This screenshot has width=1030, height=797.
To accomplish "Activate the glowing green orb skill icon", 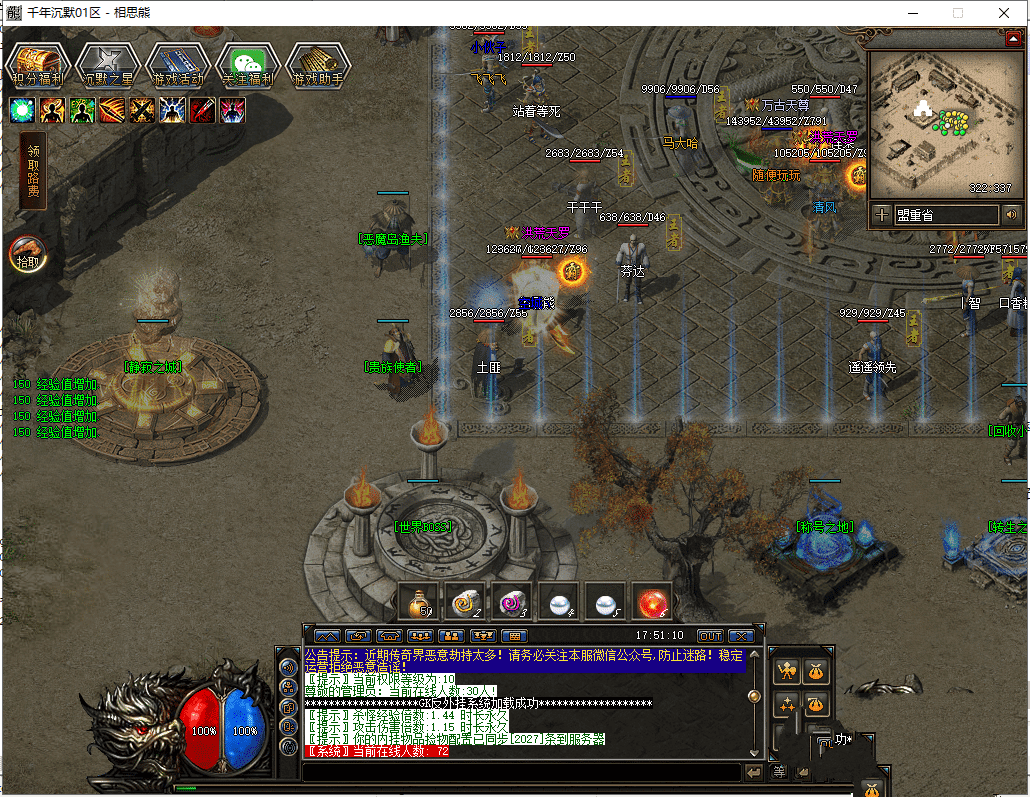I will (x=23, y=110).
